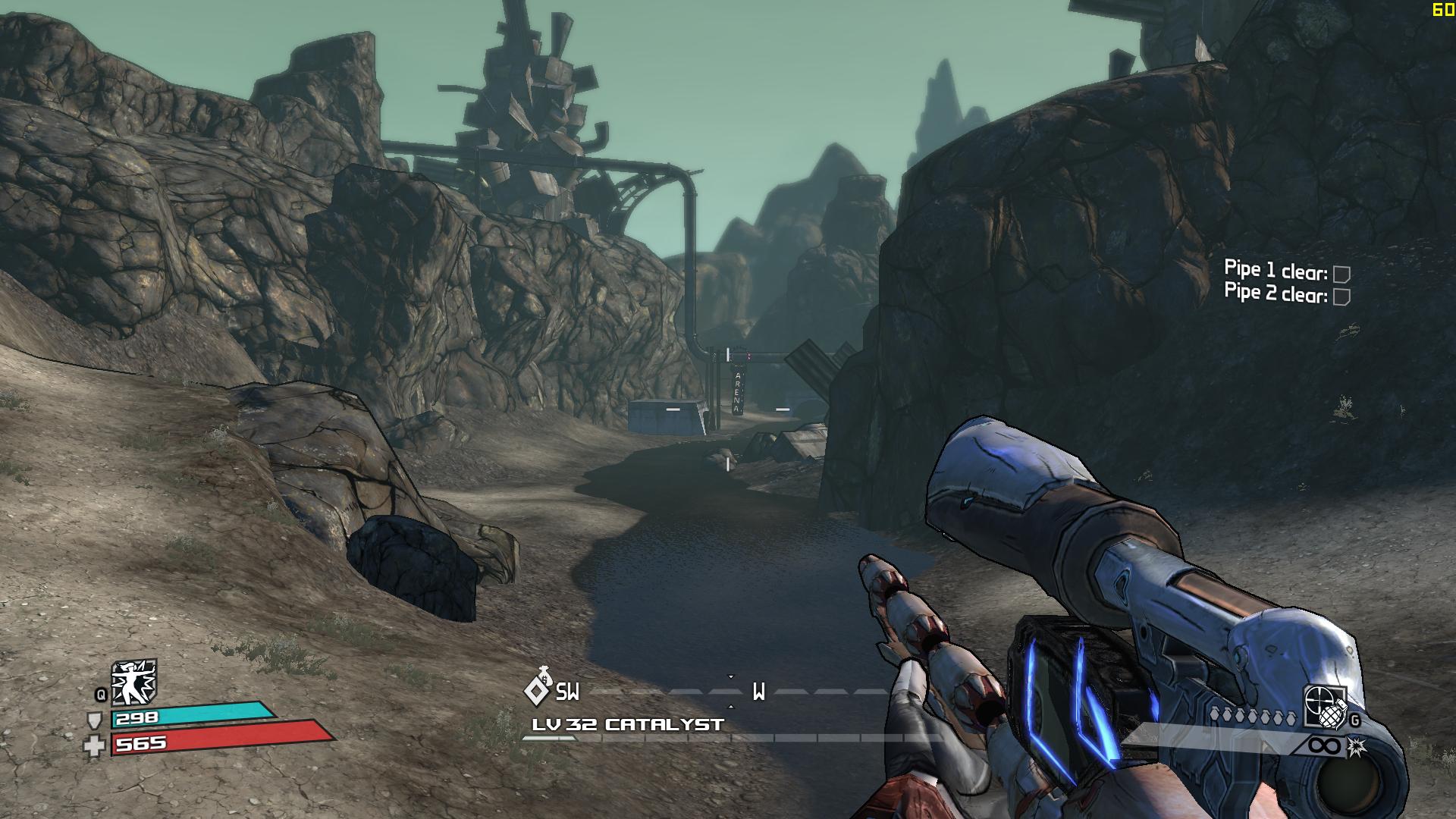Tick the Pipe 1 clear objective box
The height and width of the screenshot is (819, 1456).
(x=1341, y=274)
